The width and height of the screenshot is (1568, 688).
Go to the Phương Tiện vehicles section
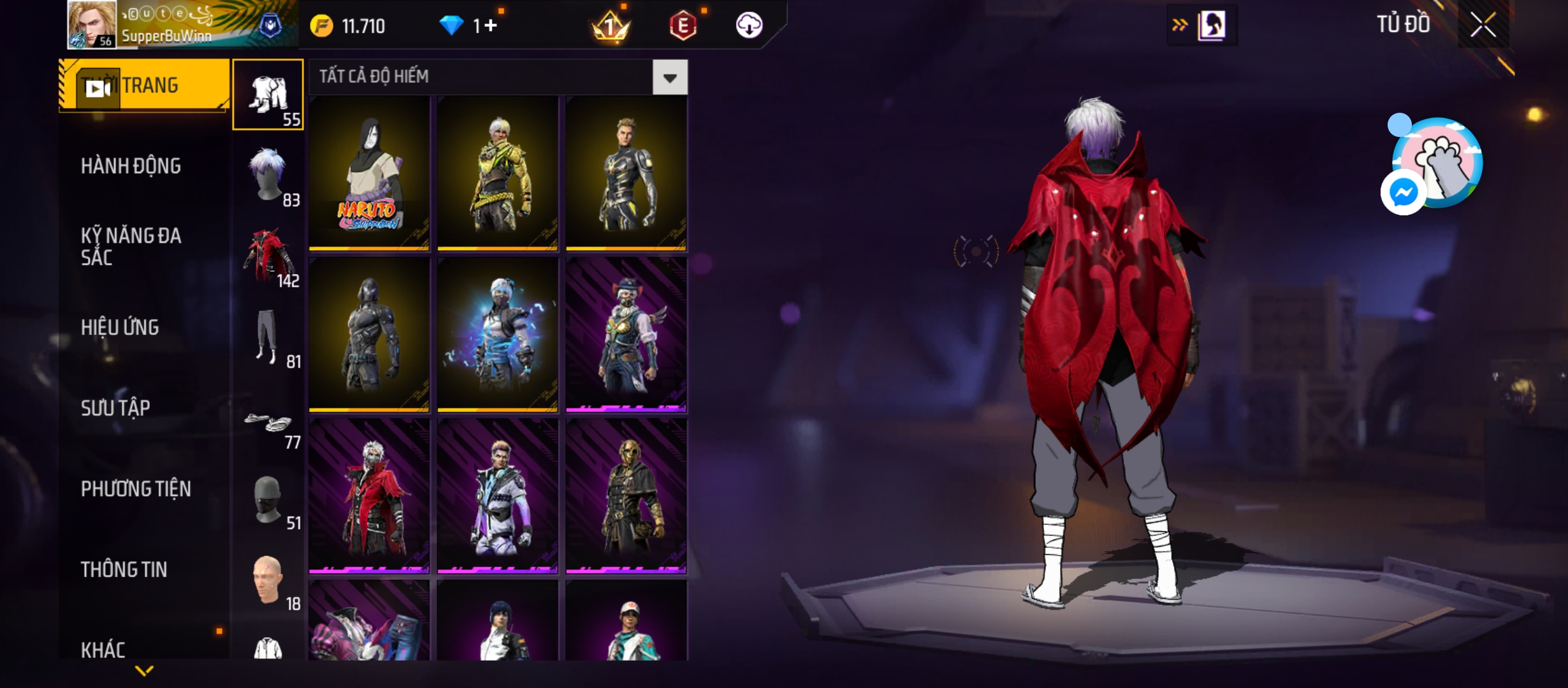pyautogui.click(x=136, y=489)
